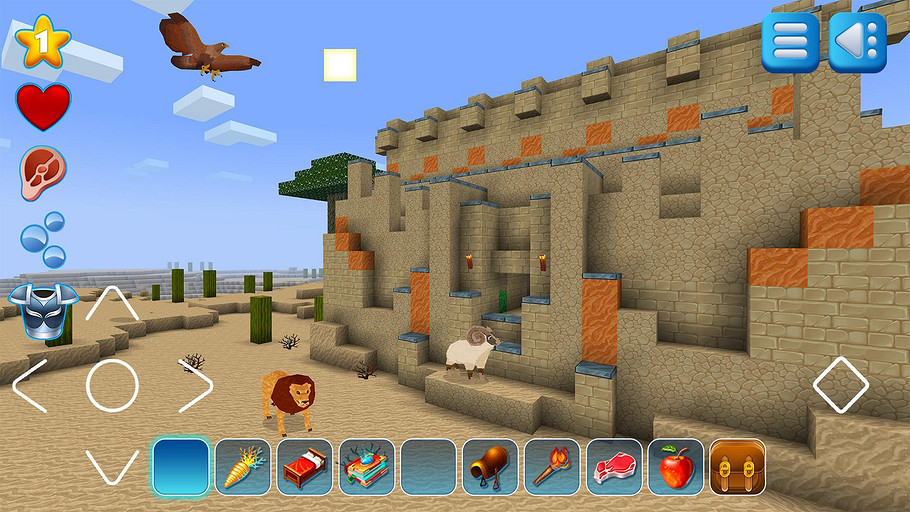Viewport: 910px width, 512px height.
Task: Select the highlighted empty hotbar slot
Action: click(x=181, y=466)
